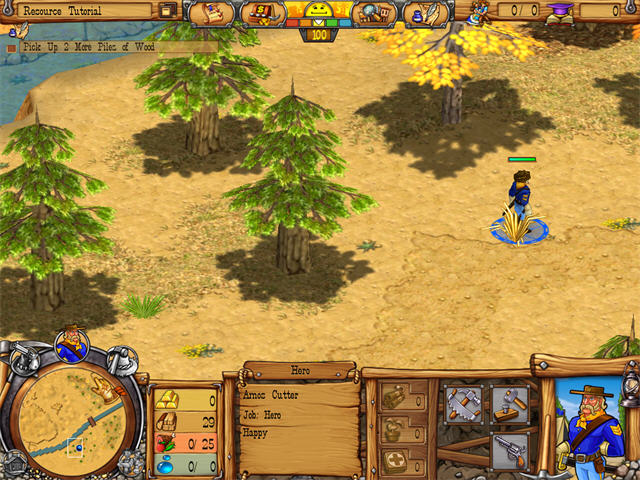Click the stone button at minimap's lower left

coord(13,461)
